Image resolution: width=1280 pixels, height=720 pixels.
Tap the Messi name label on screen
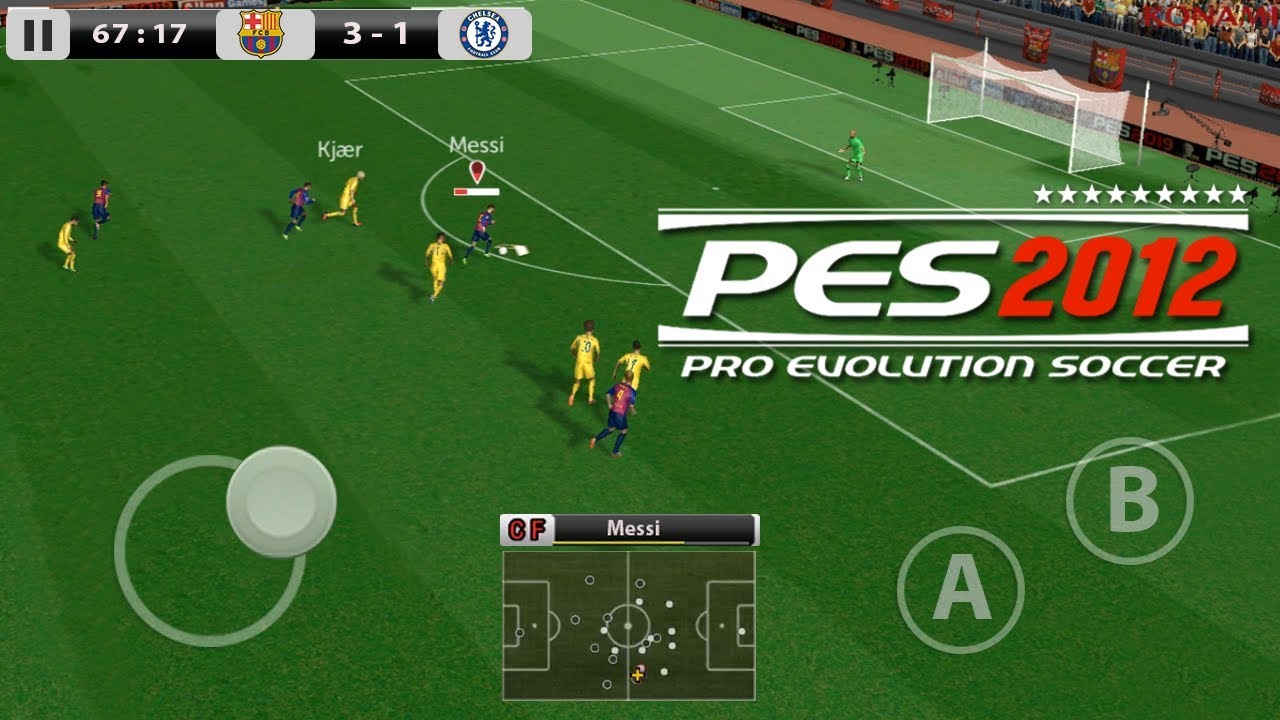(476, 142)
